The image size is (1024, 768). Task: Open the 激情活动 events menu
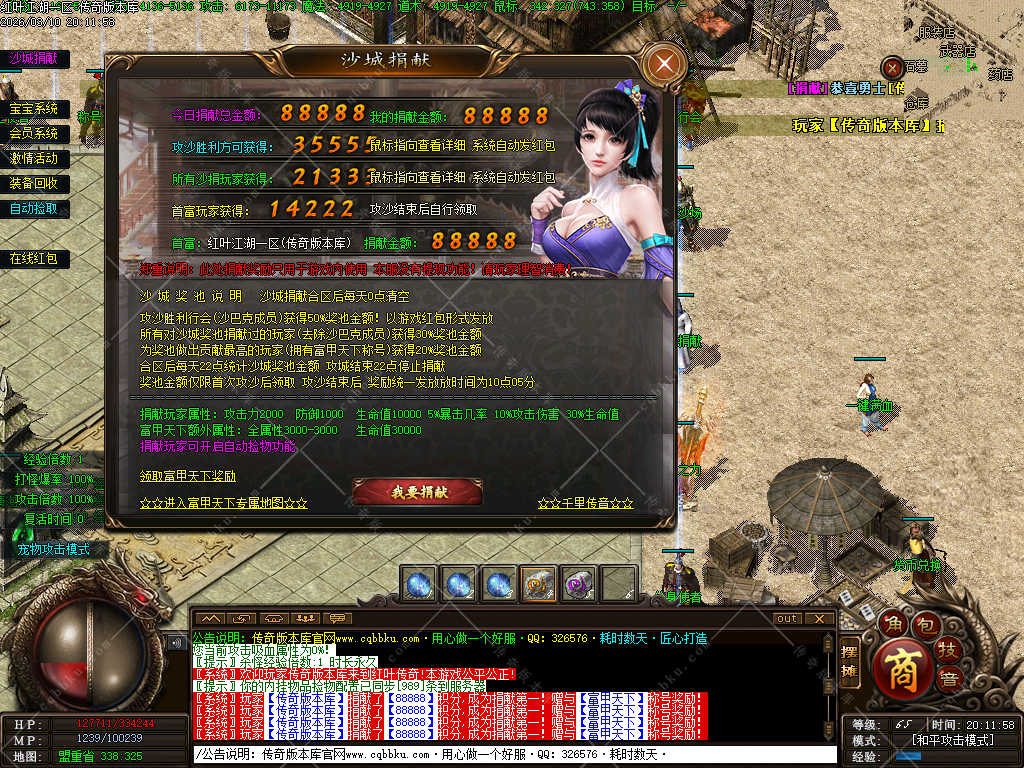(34, 159)
